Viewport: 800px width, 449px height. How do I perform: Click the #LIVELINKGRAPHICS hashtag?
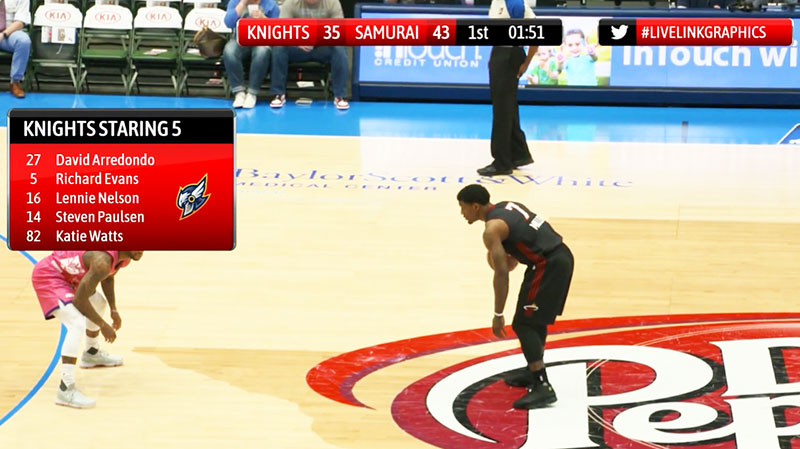[x=704, y=32]
